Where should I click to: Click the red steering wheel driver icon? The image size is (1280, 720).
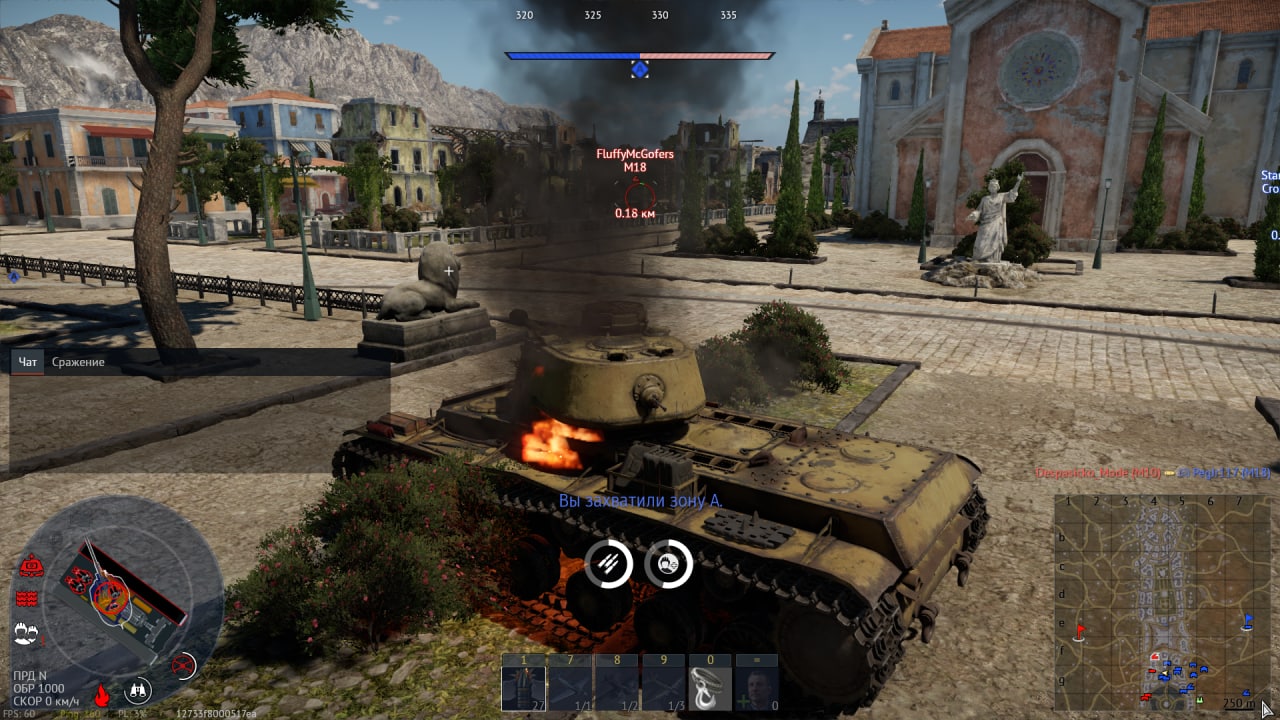coord(182,663)
